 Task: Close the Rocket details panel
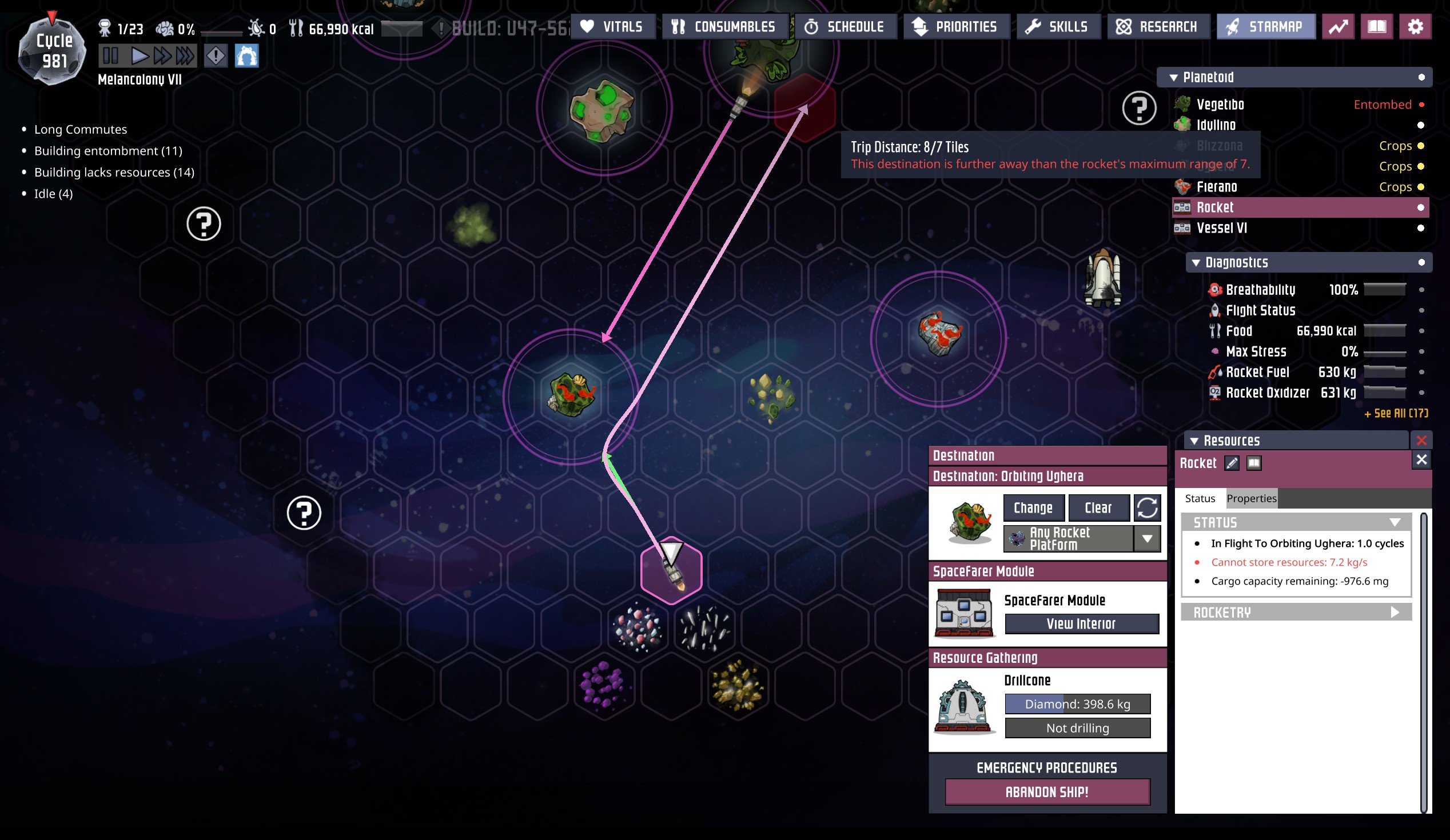1421,459
